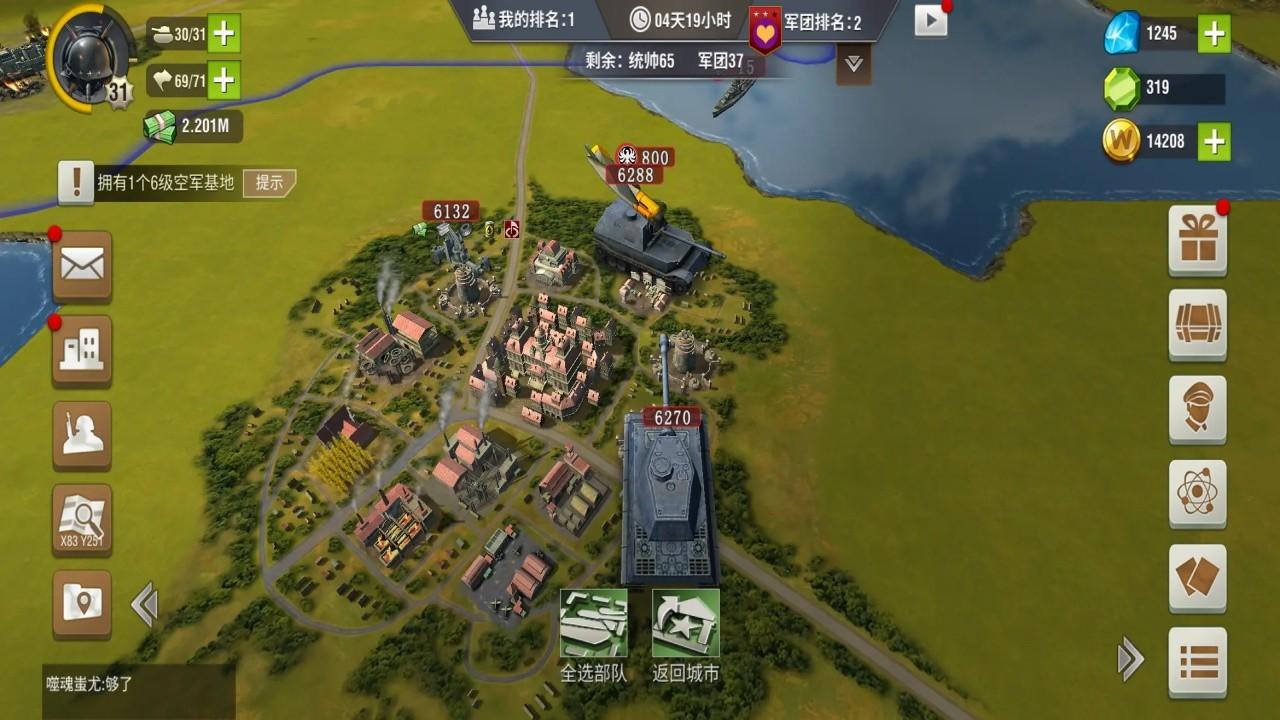
Task: Select the soldier recruitment icon
Action: 82,437
